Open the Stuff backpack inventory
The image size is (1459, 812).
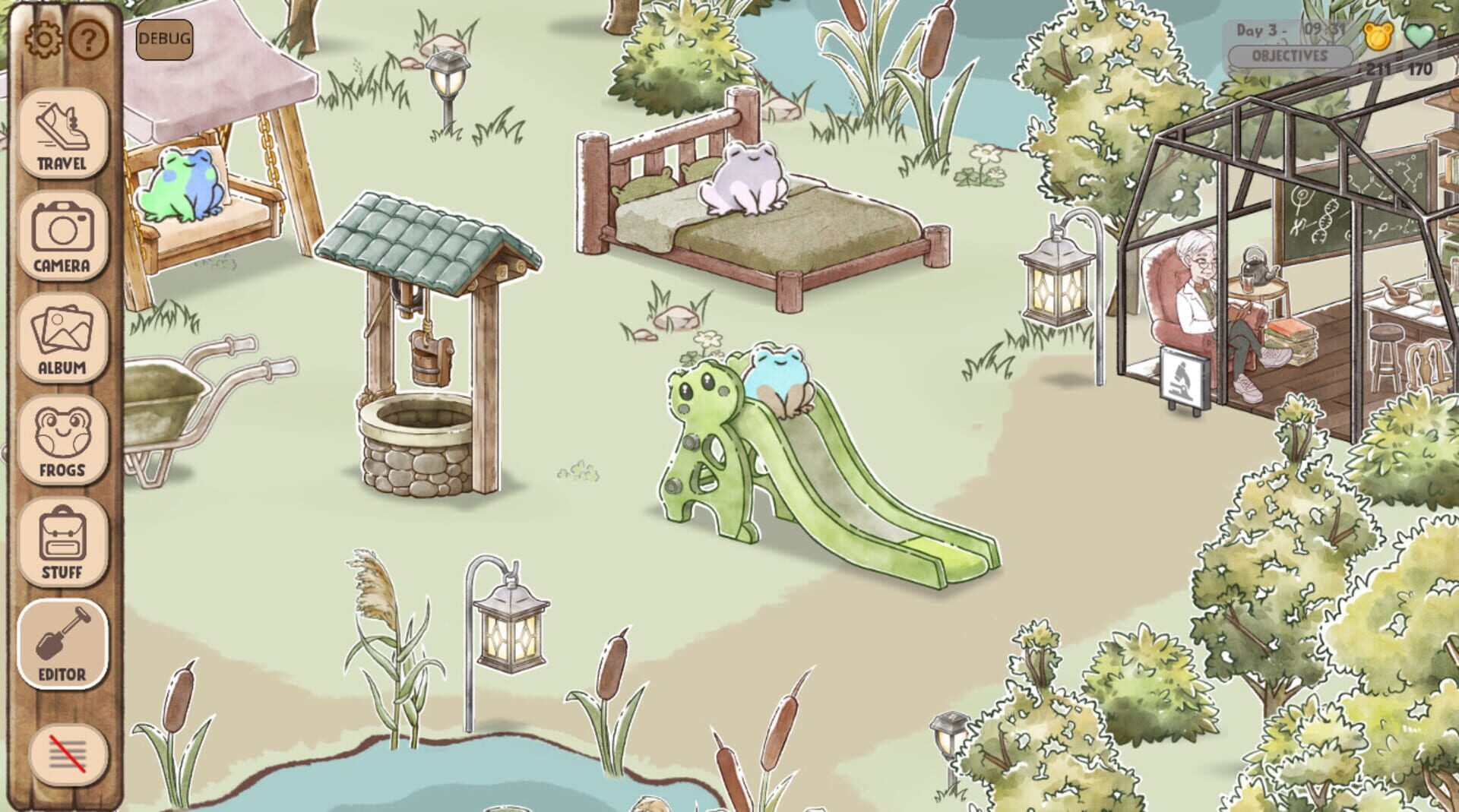click(62, 541)
